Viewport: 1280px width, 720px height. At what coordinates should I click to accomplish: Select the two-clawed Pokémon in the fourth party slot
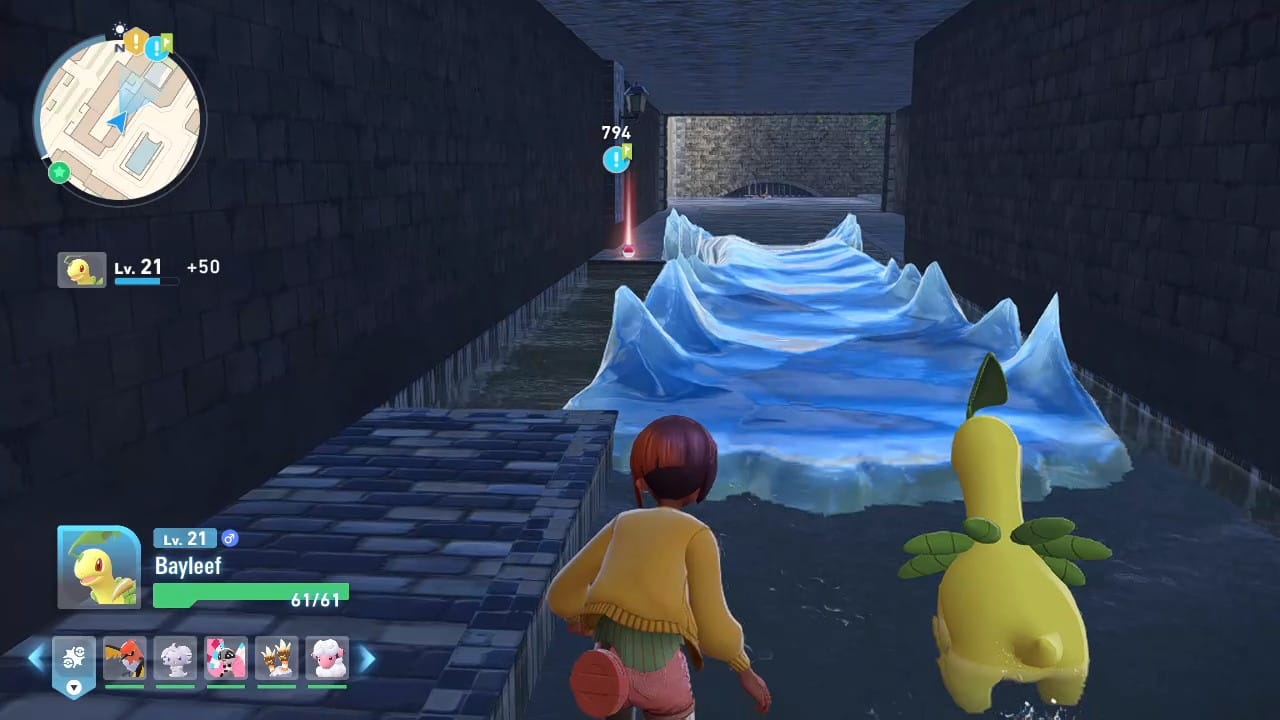click(277, 658)
